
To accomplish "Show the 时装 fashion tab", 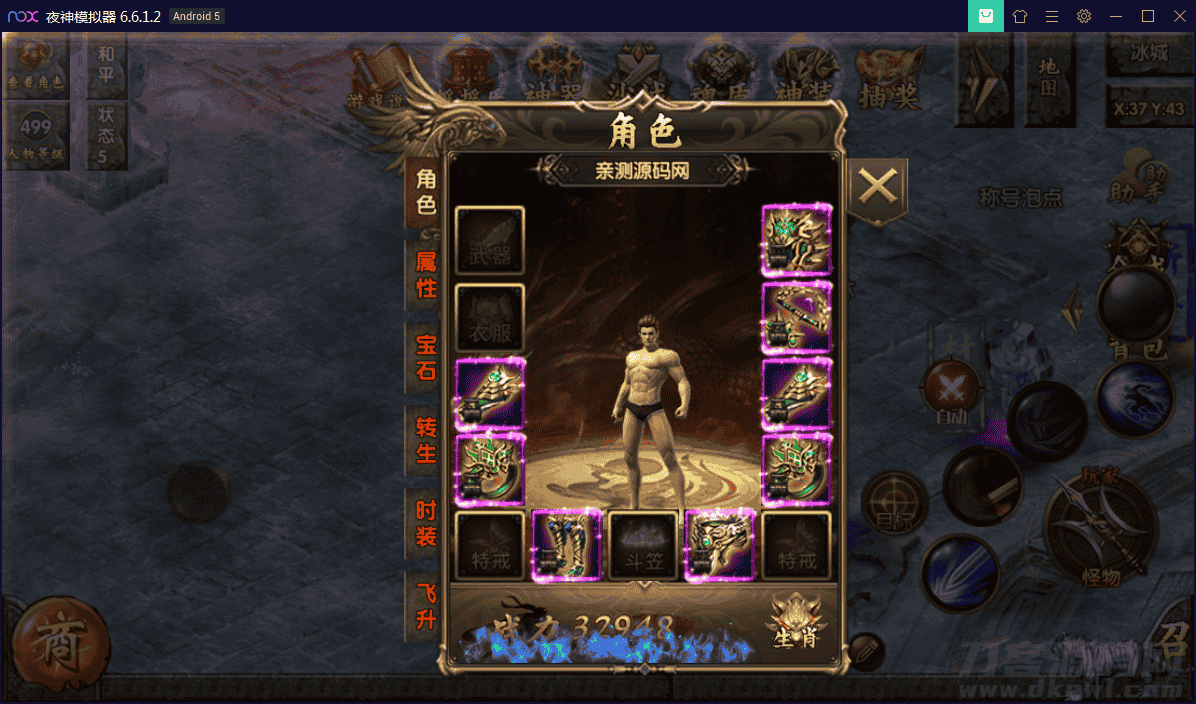I will pyautogui.click(x=426, y=523).
